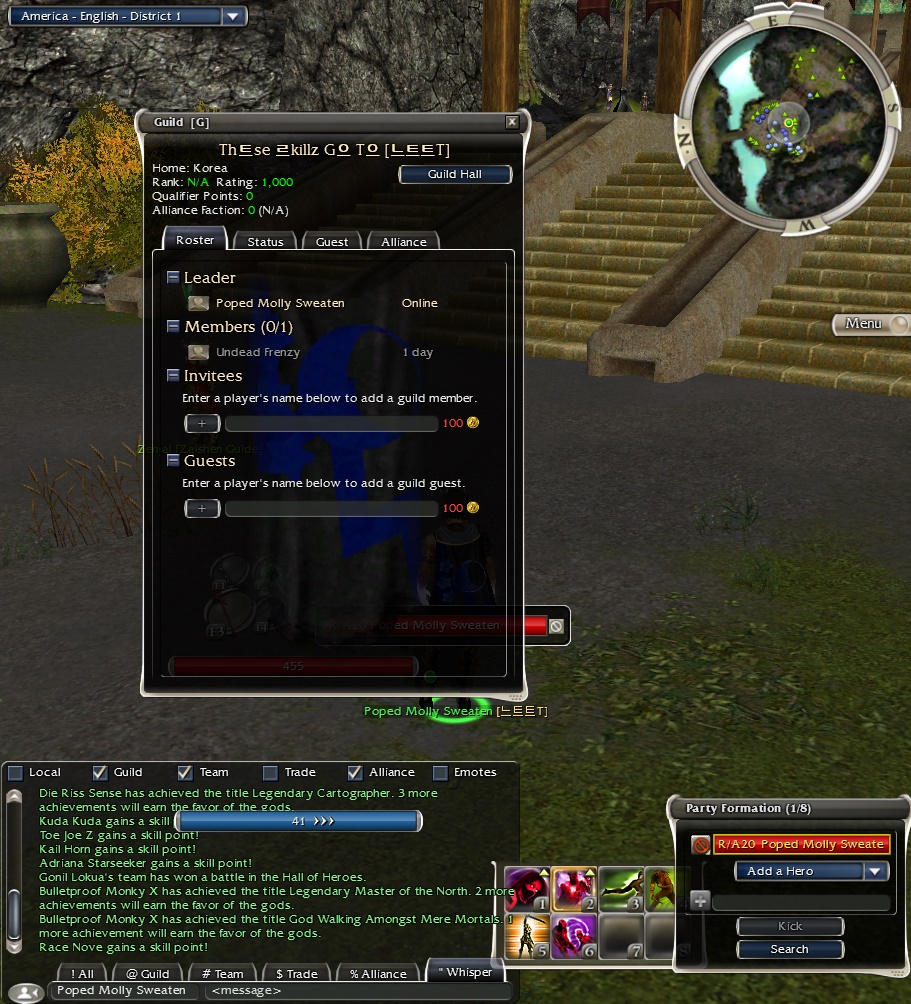The height and width of the screenshot is (1004, 911).
Task: Open the district selection dropdown
Action: (x=233, y=16)
